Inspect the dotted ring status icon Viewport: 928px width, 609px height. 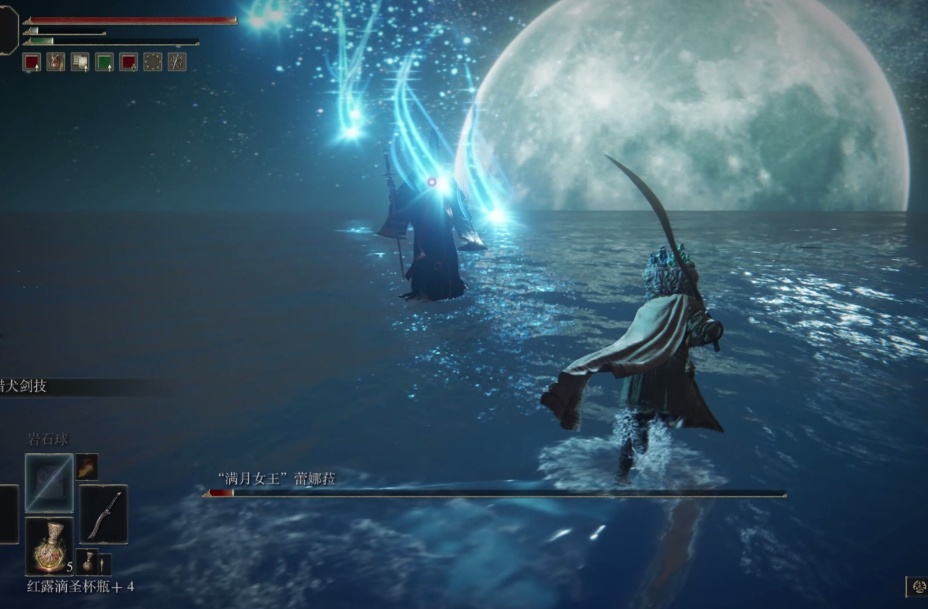pyautogui.click(x=152, y=62)
